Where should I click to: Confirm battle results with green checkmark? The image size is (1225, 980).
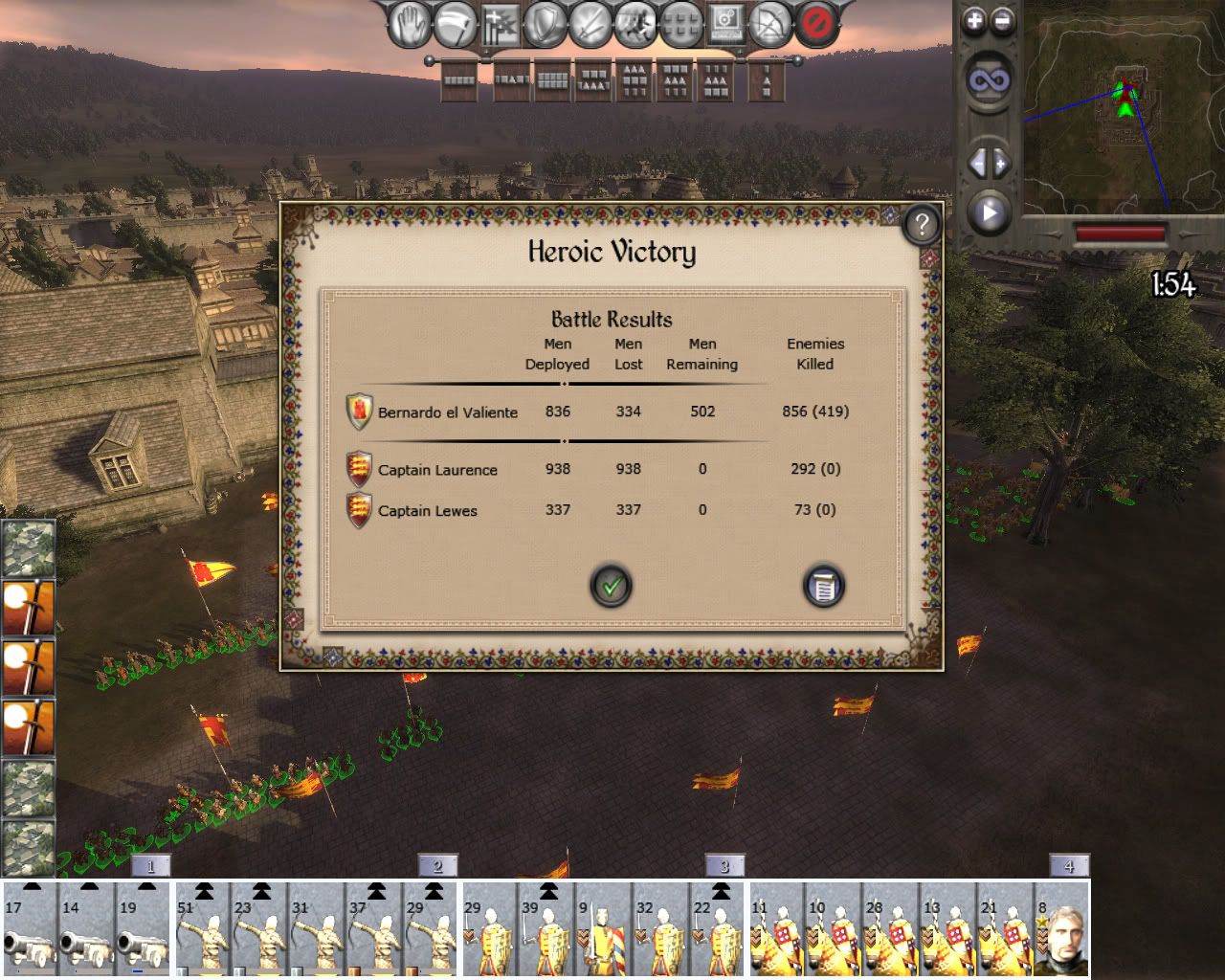coord(611,585)
